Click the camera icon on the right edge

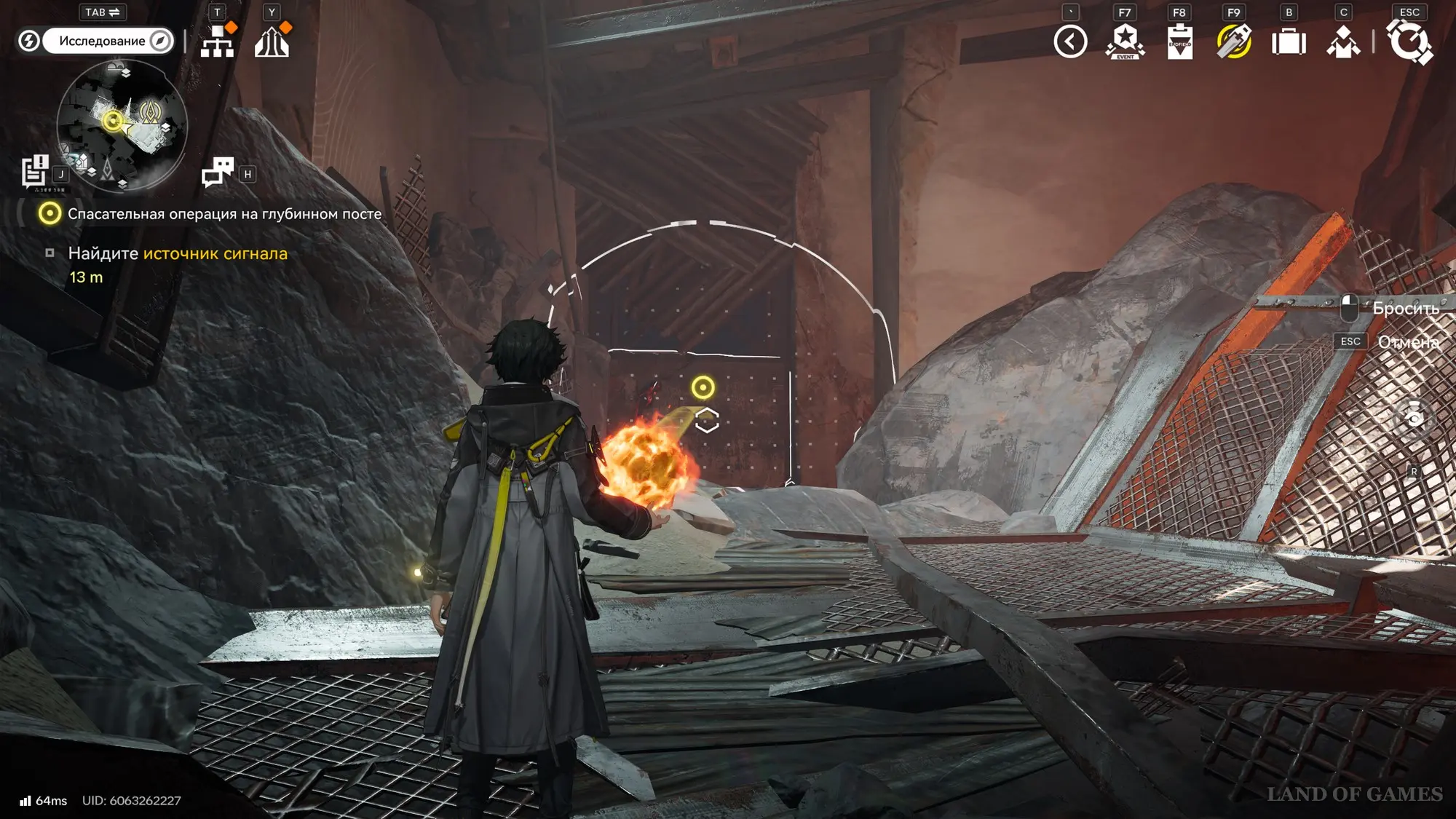click(x=1414, y=418)
